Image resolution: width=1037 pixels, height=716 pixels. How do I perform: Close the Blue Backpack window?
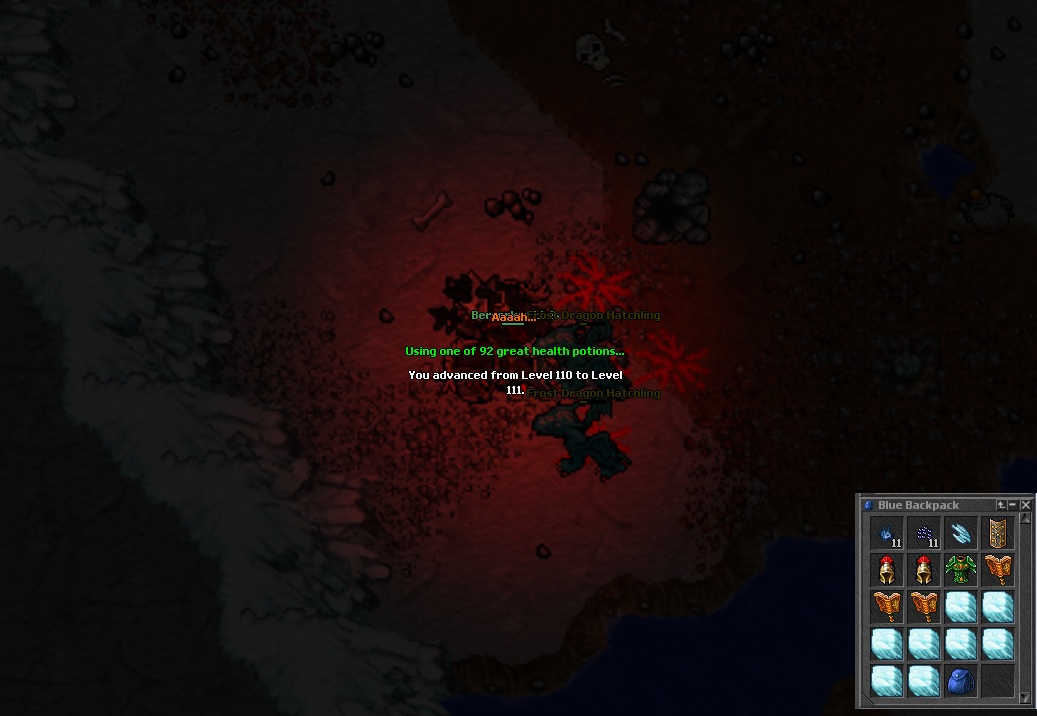click(x=1025, y=506)
